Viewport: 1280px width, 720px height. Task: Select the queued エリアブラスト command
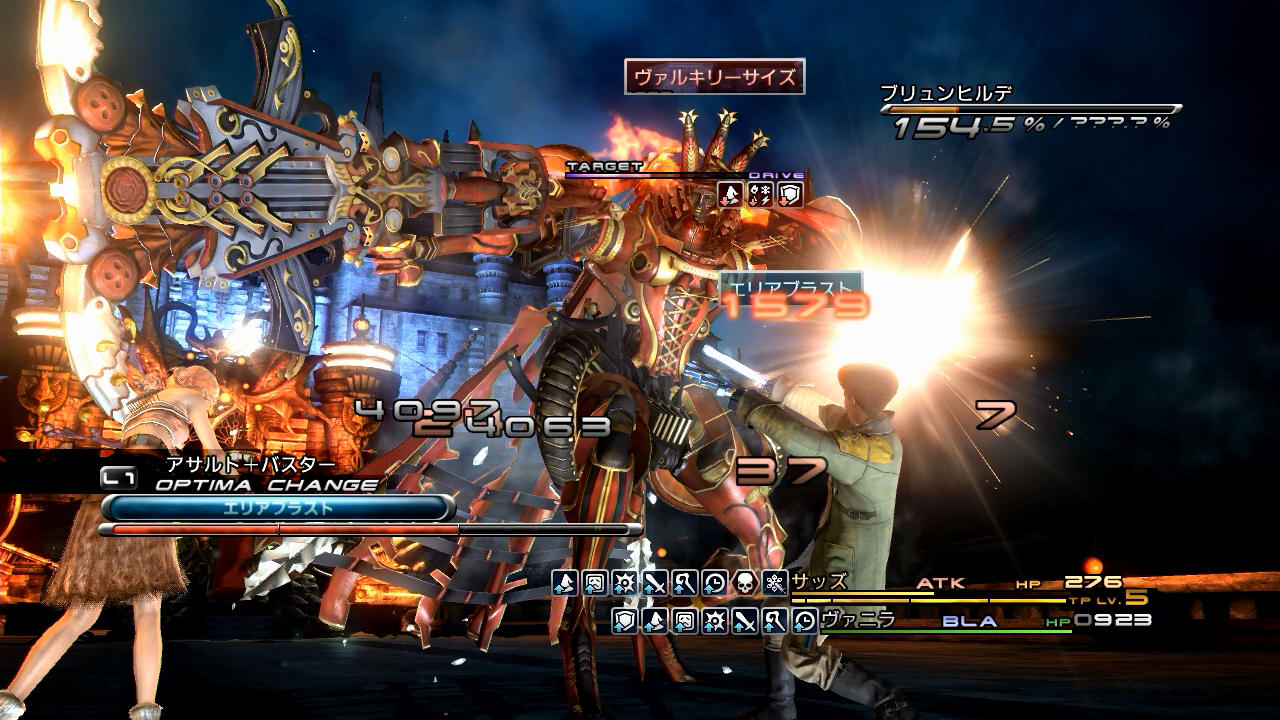pyautogui.click(x=277, y=508)
